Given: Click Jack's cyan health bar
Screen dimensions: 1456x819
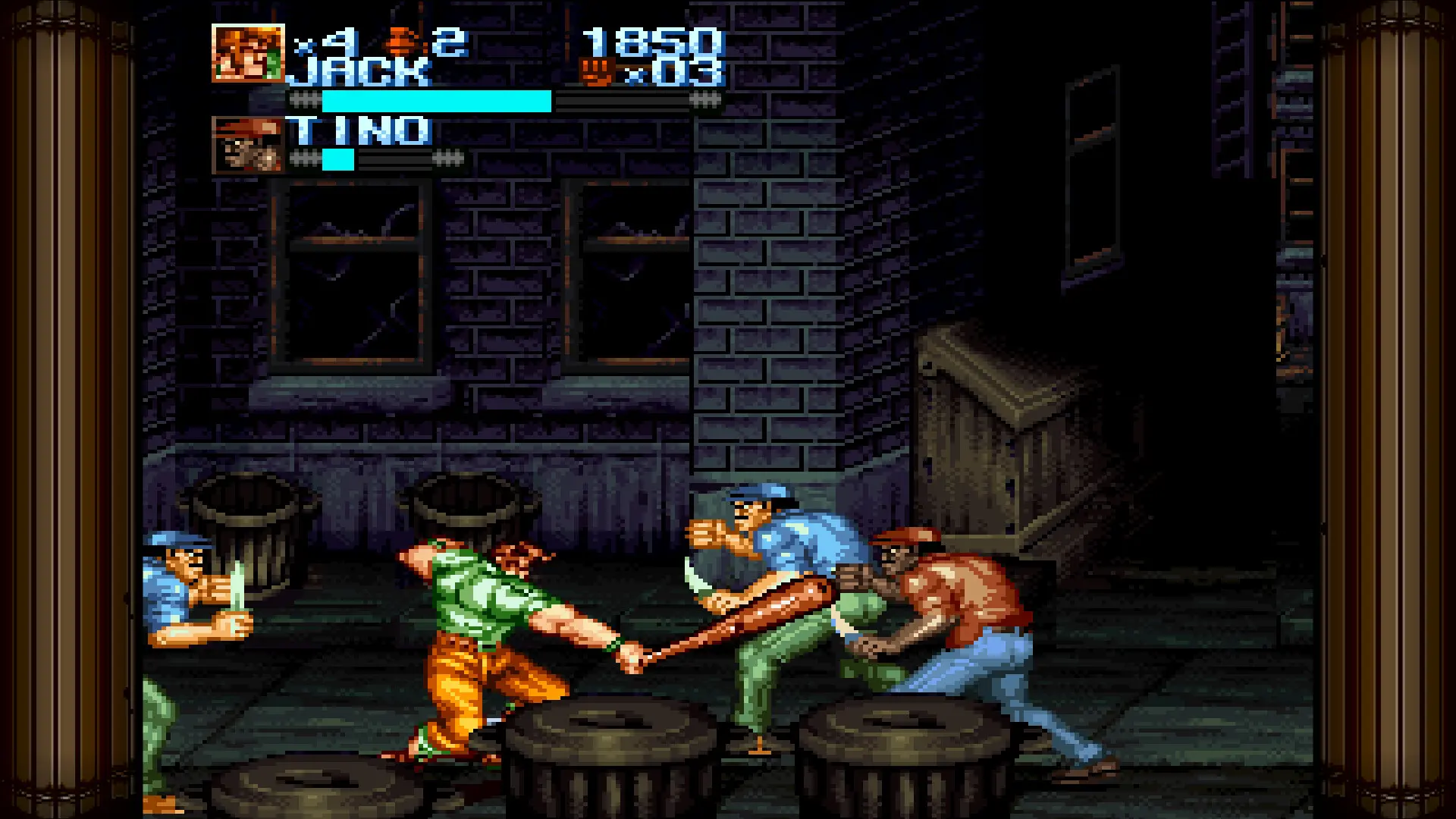Looking at the screenshot, I should tap(432, 99).
